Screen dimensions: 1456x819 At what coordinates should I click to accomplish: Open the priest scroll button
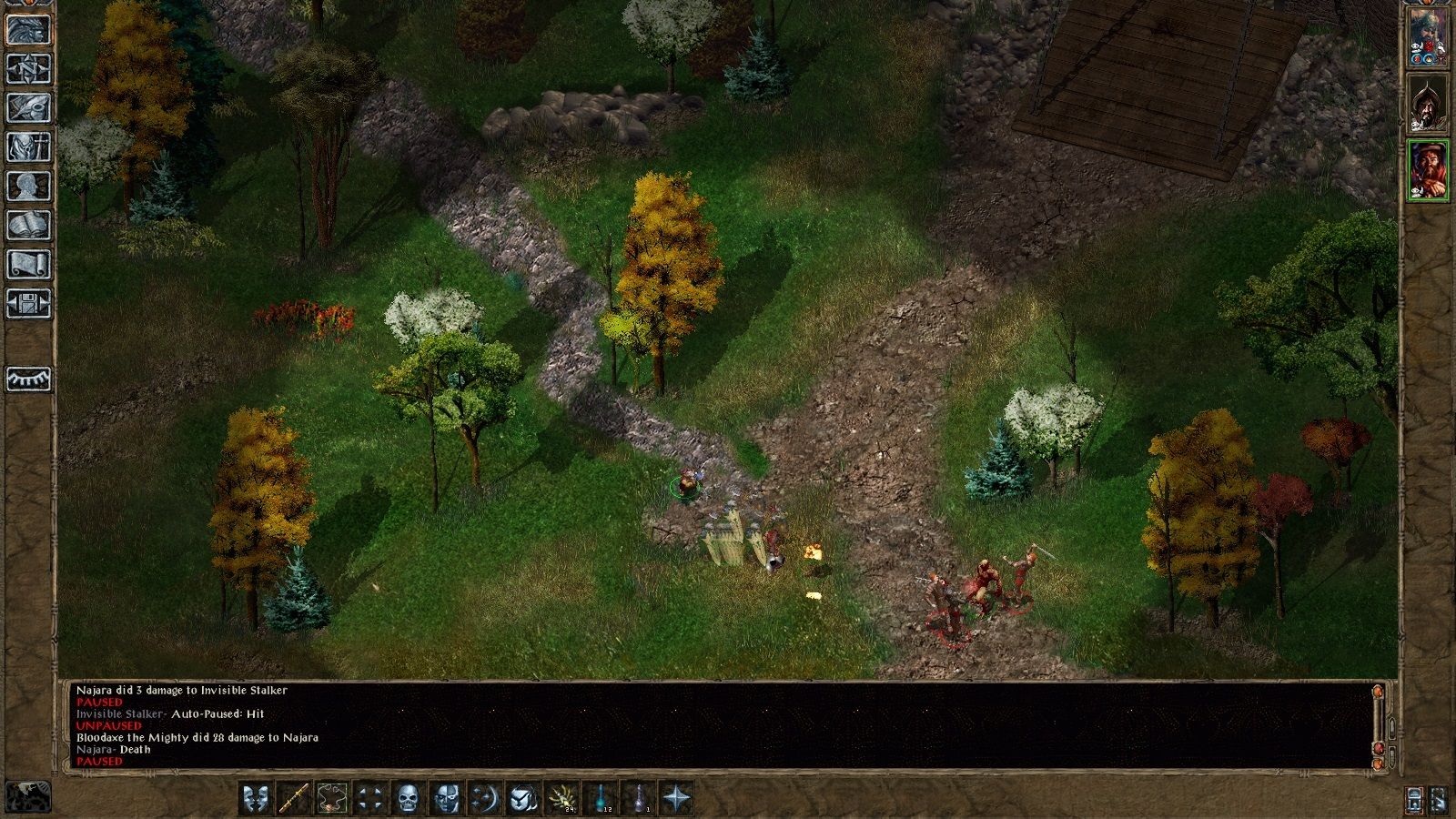28,264
